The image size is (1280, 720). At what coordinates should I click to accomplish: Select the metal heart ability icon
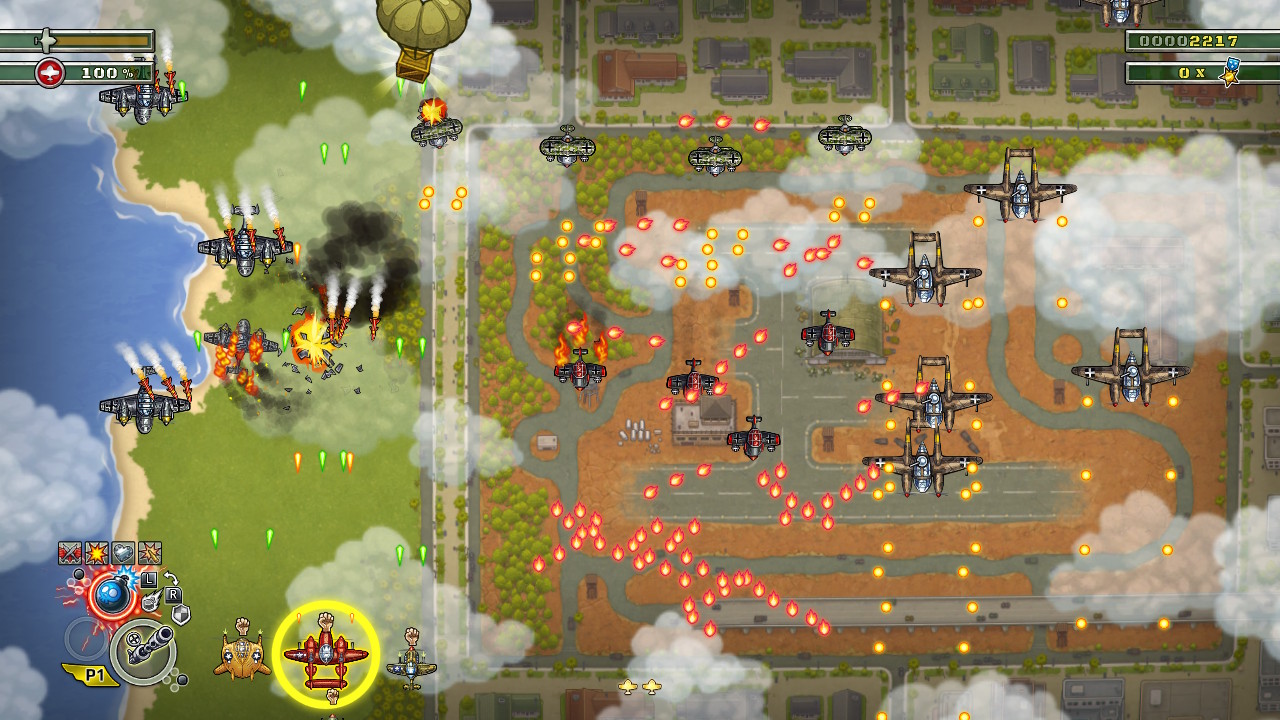point(124,552)
